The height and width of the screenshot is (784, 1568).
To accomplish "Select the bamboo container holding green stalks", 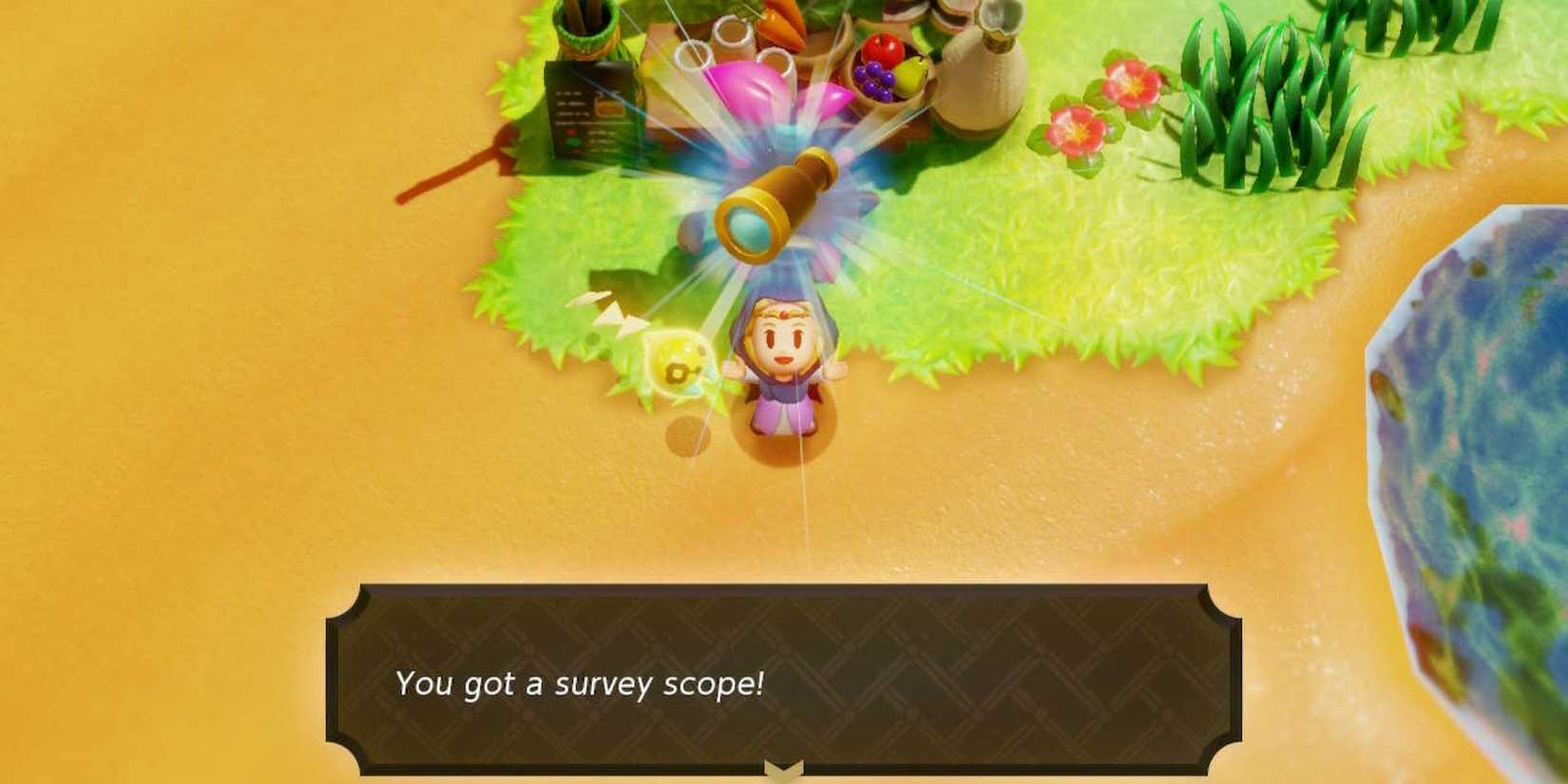I will (580, 24).
